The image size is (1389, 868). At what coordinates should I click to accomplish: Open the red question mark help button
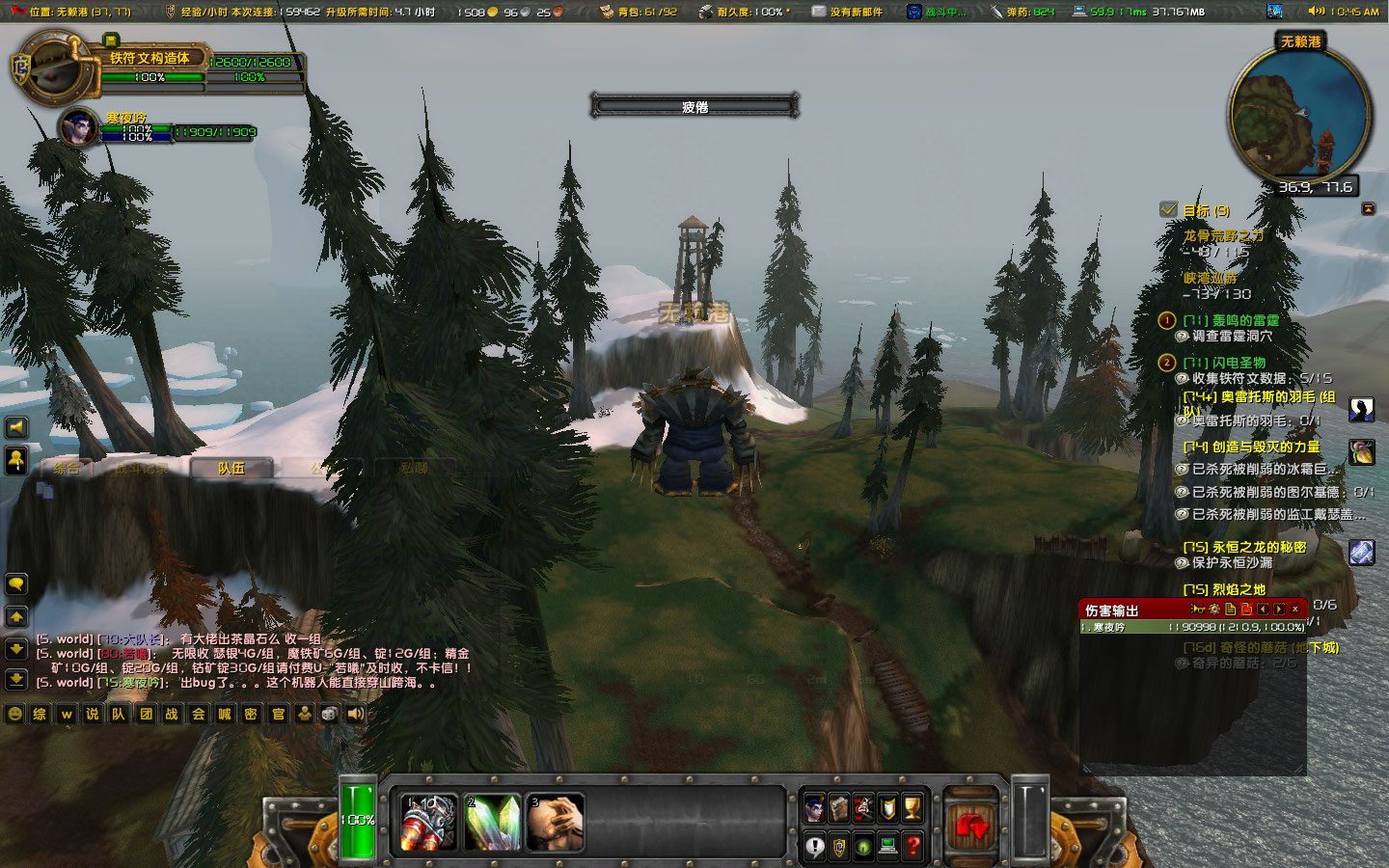pyautogui.click(x=912, y=847)
